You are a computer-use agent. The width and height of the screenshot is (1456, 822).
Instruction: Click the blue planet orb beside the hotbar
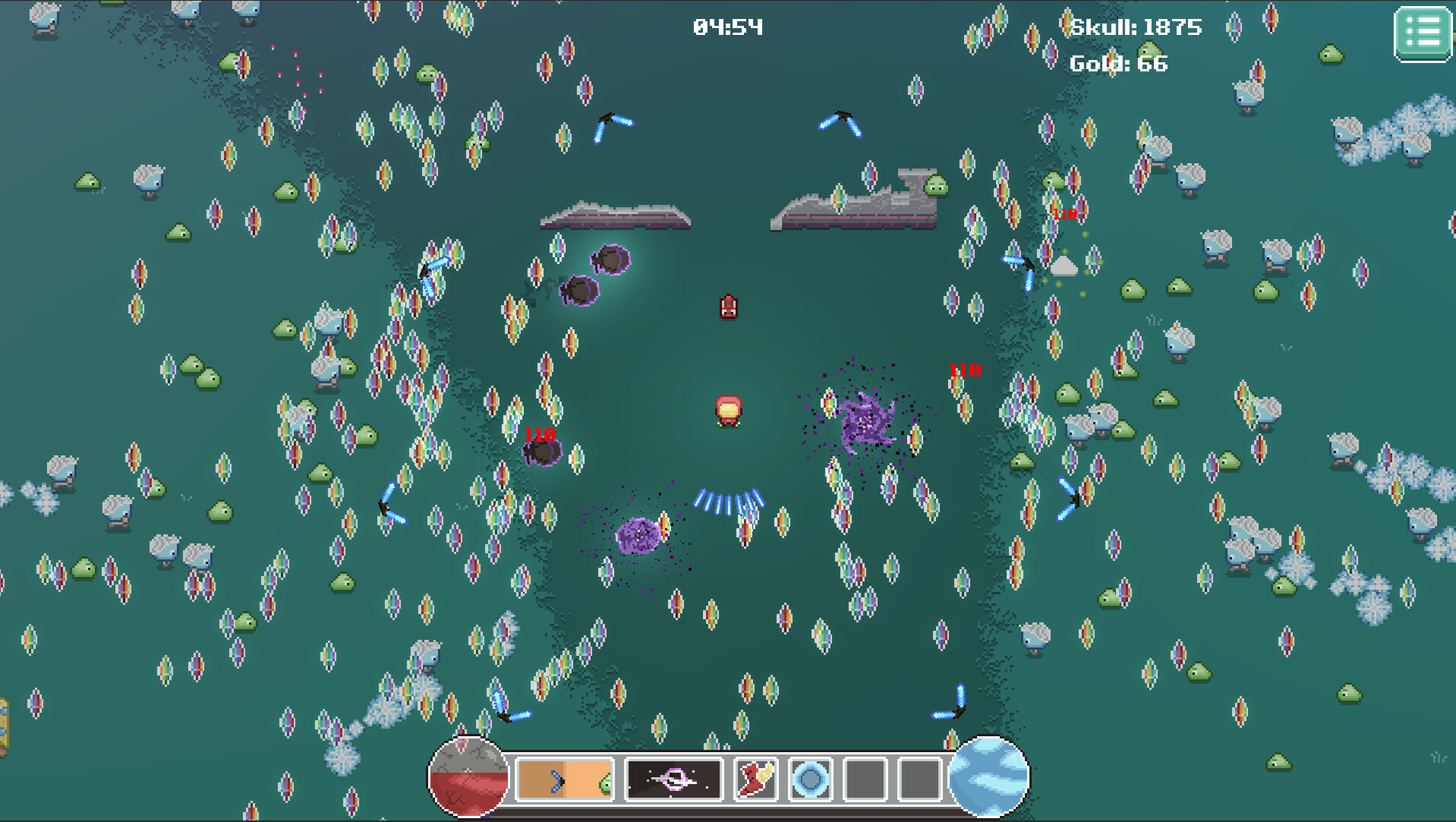[990, 775]
